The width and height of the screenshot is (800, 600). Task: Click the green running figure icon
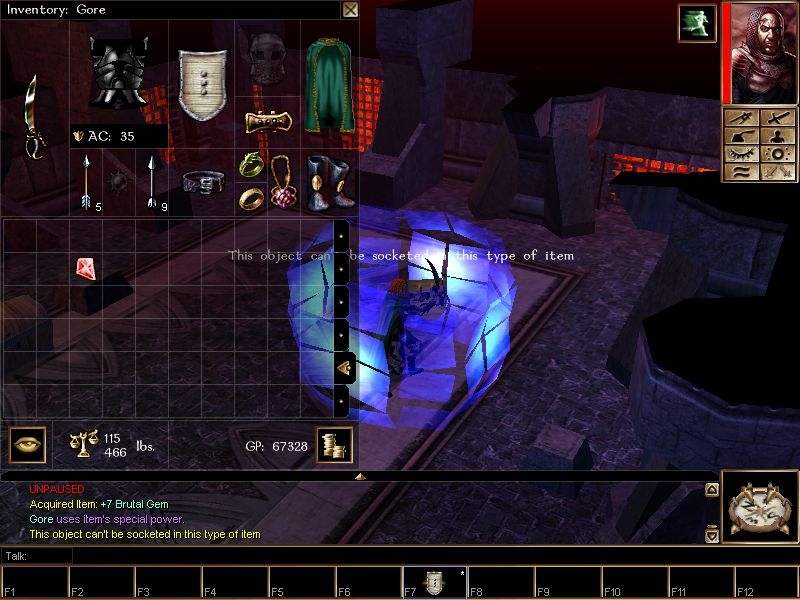click(696, 23)
